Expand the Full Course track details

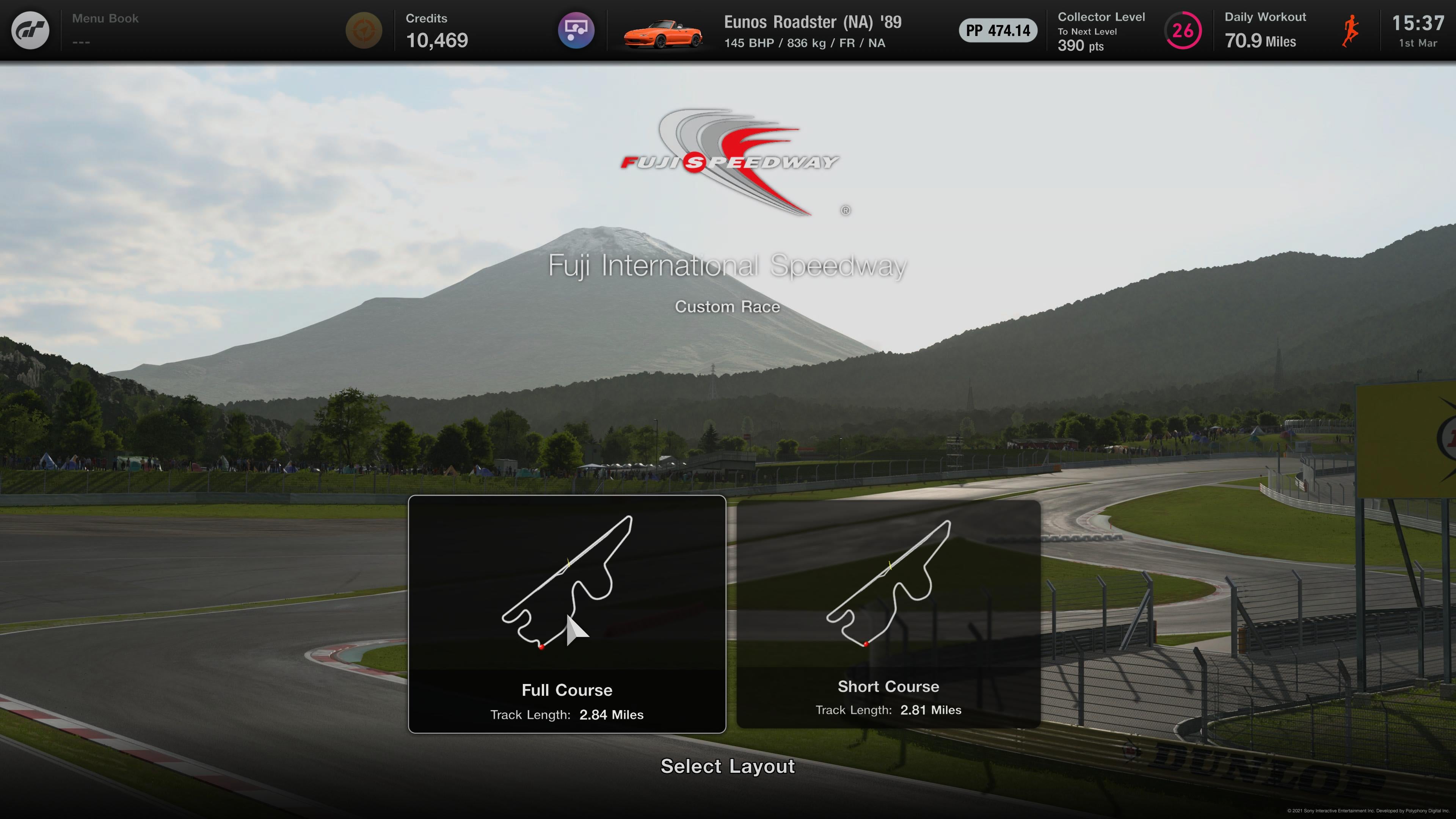[567, 714]
